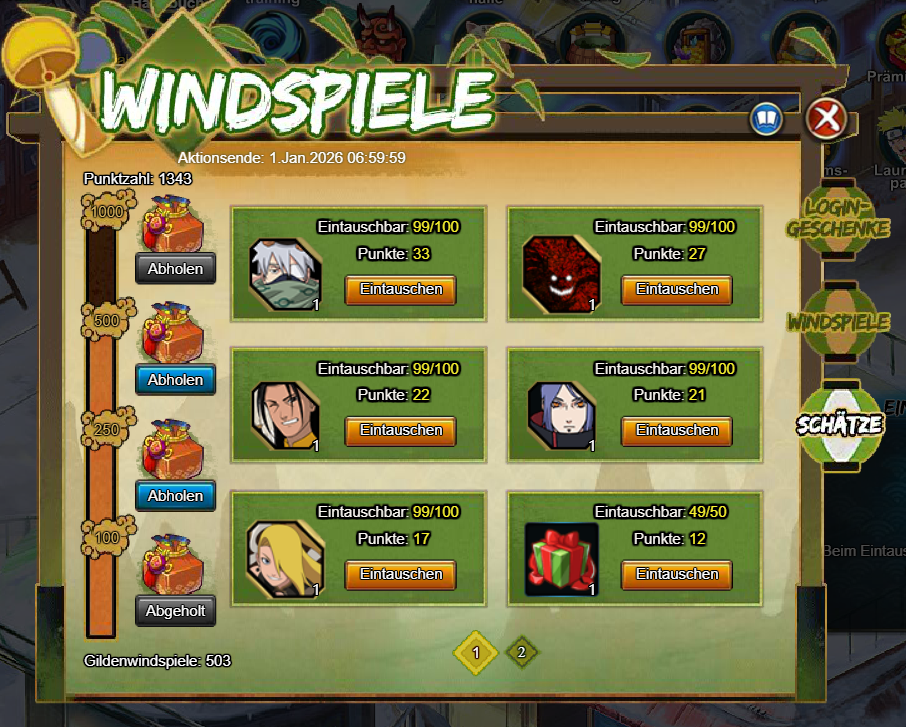Screen dimensions: 906x727
Task: Trade in for the Konan reward at 21 points
Action: [x=677, y=431]
